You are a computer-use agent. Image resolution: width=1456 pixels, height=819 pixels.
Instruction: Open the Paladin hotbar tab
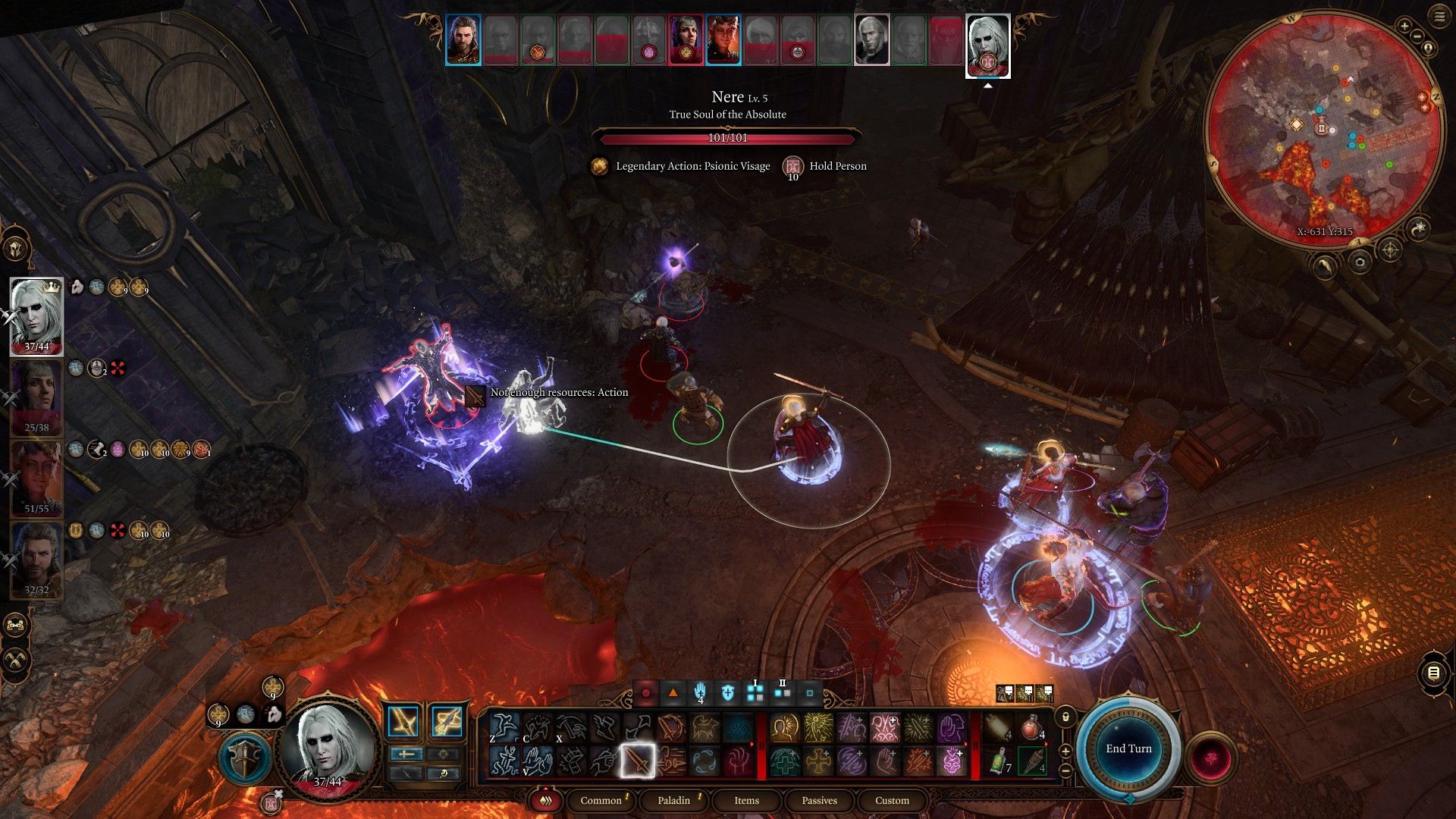673,800
